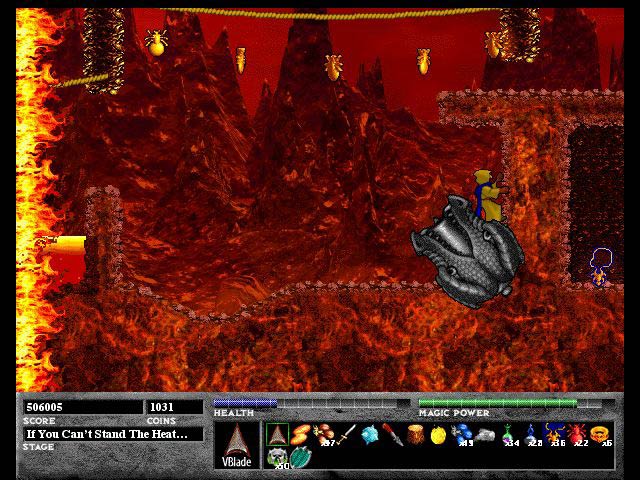The width and height of the screenshot is (640, 480).
Task: Select the red-handled dagger item
Action: tap(392, 434)
